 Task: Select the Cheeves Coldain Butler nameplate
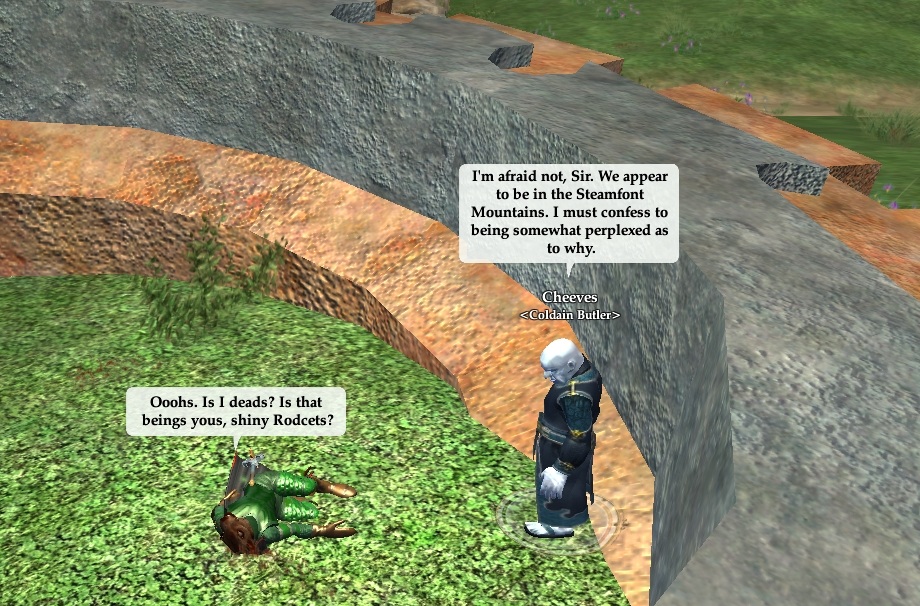[x=569, y=305]
